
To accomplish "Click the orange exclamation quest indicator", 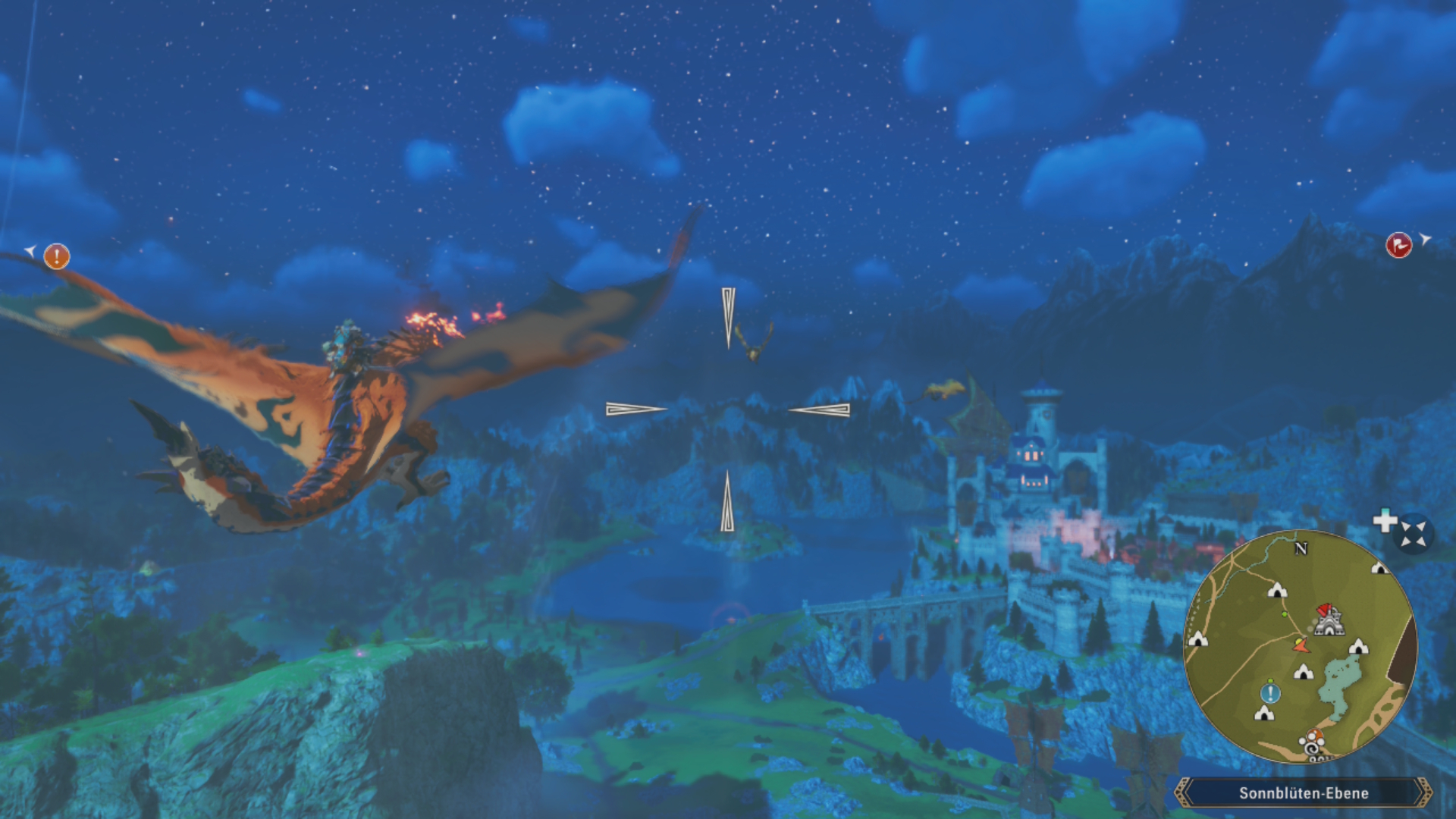I will (57, 256).
